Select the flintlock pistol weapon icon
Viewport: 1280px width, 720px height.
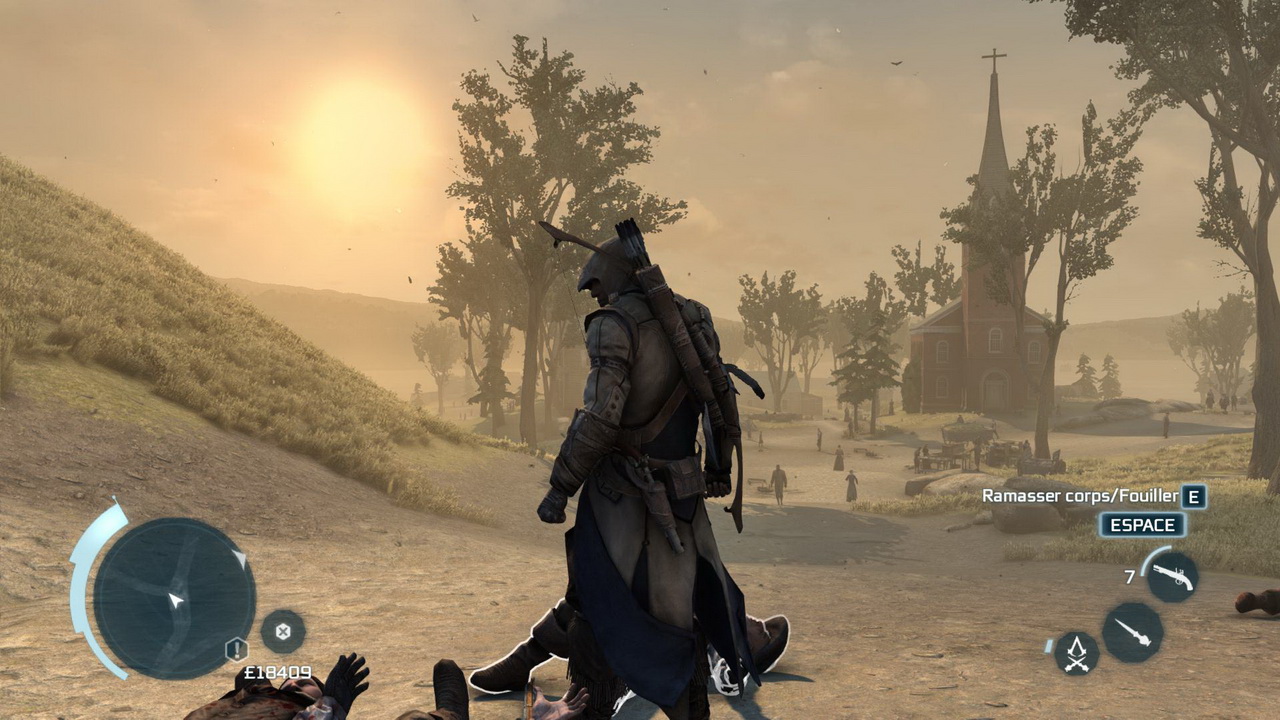(1171, 577)
